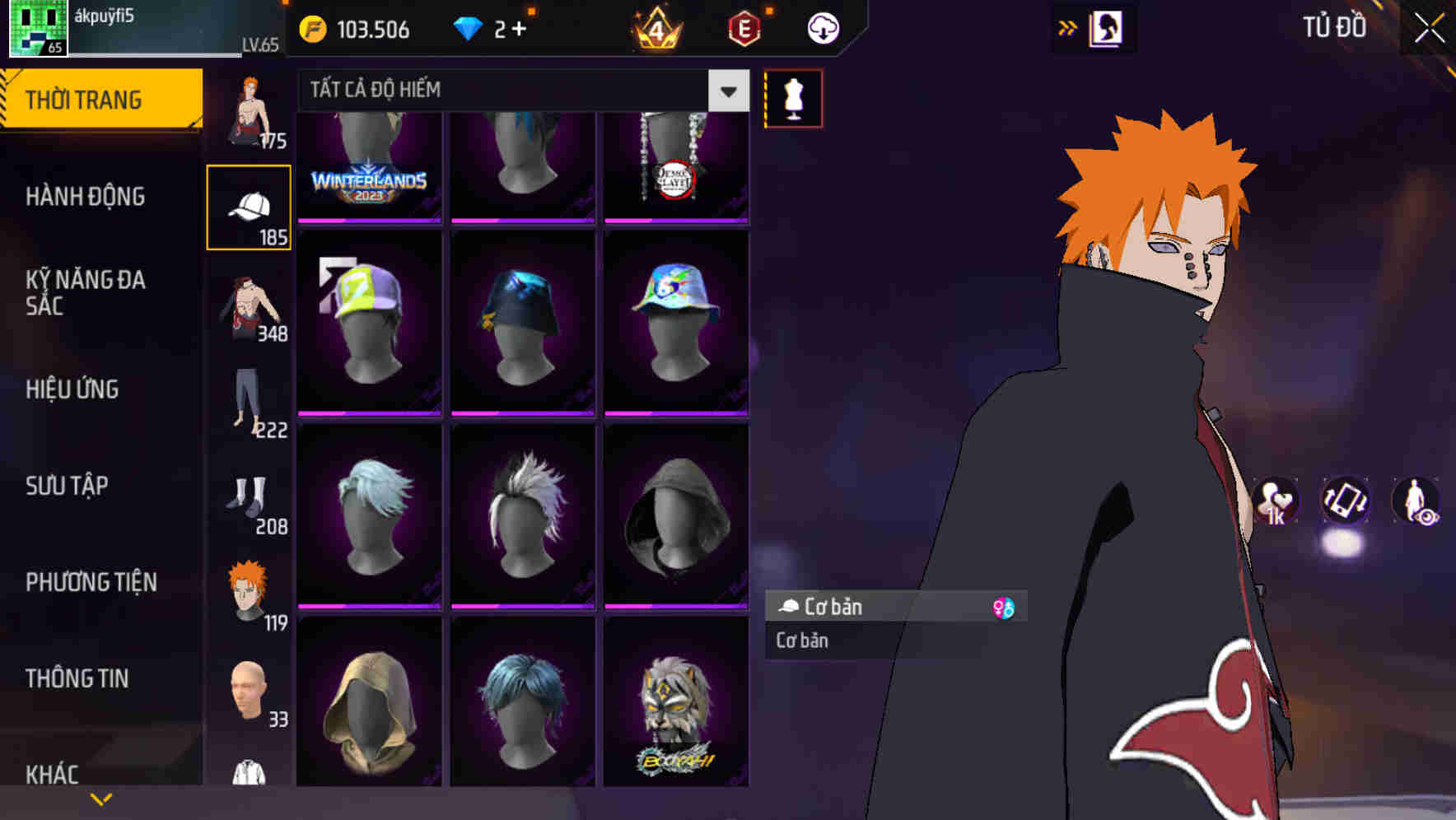1456x820 pixels.
Task: Select the socks category icon
Action: (x=249, y=497)
